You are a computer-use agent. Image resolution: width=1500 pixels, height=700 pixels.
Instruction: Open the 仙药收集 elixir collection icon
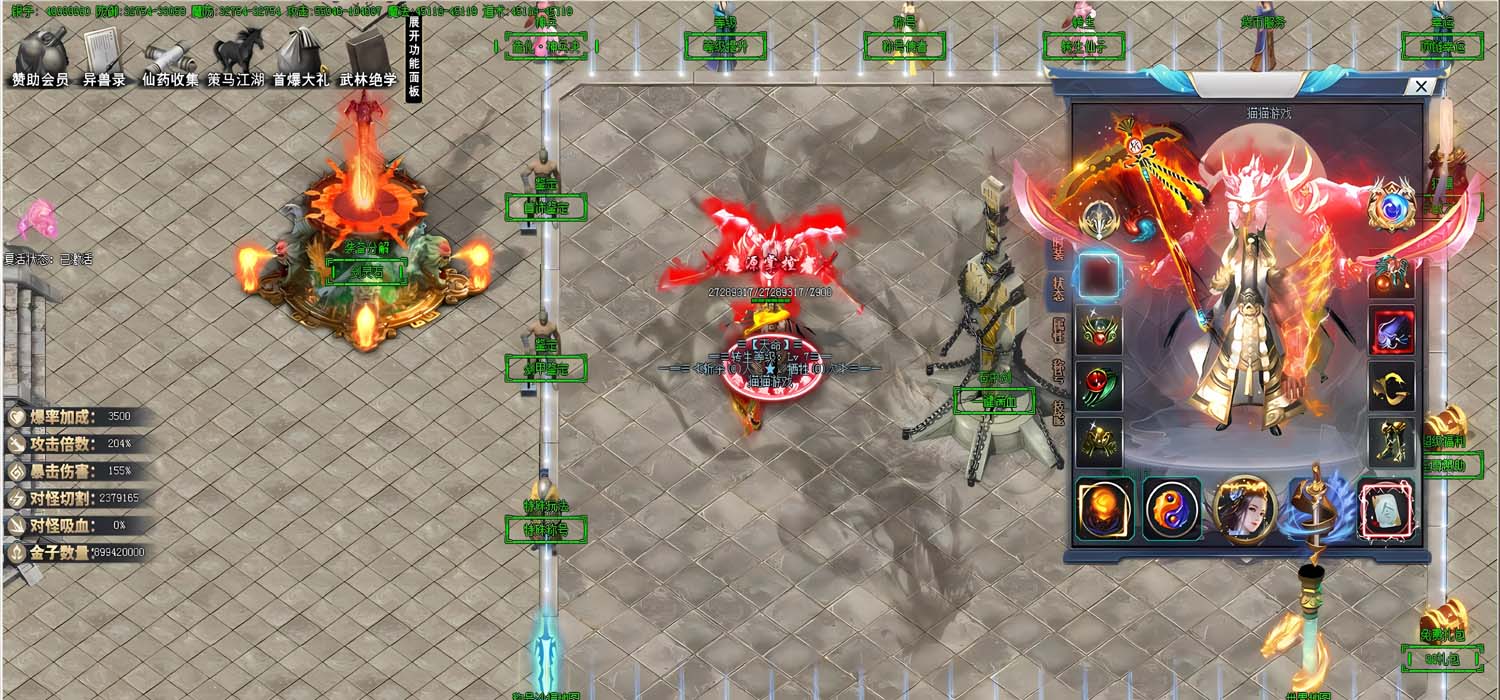coord(169,56)
